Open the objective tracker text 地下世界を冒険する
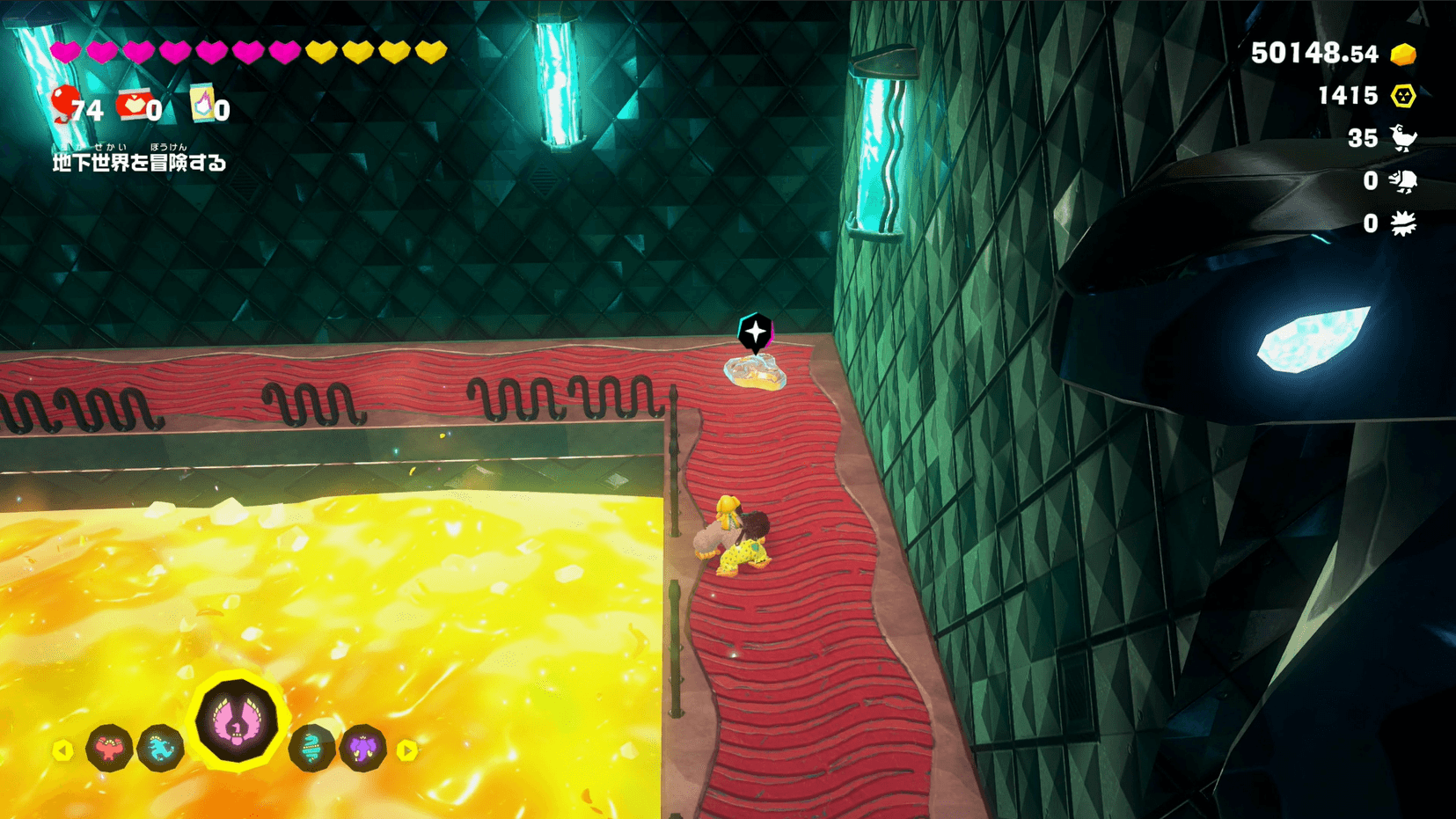The image size is (1456, 819). tap(139, 163)
